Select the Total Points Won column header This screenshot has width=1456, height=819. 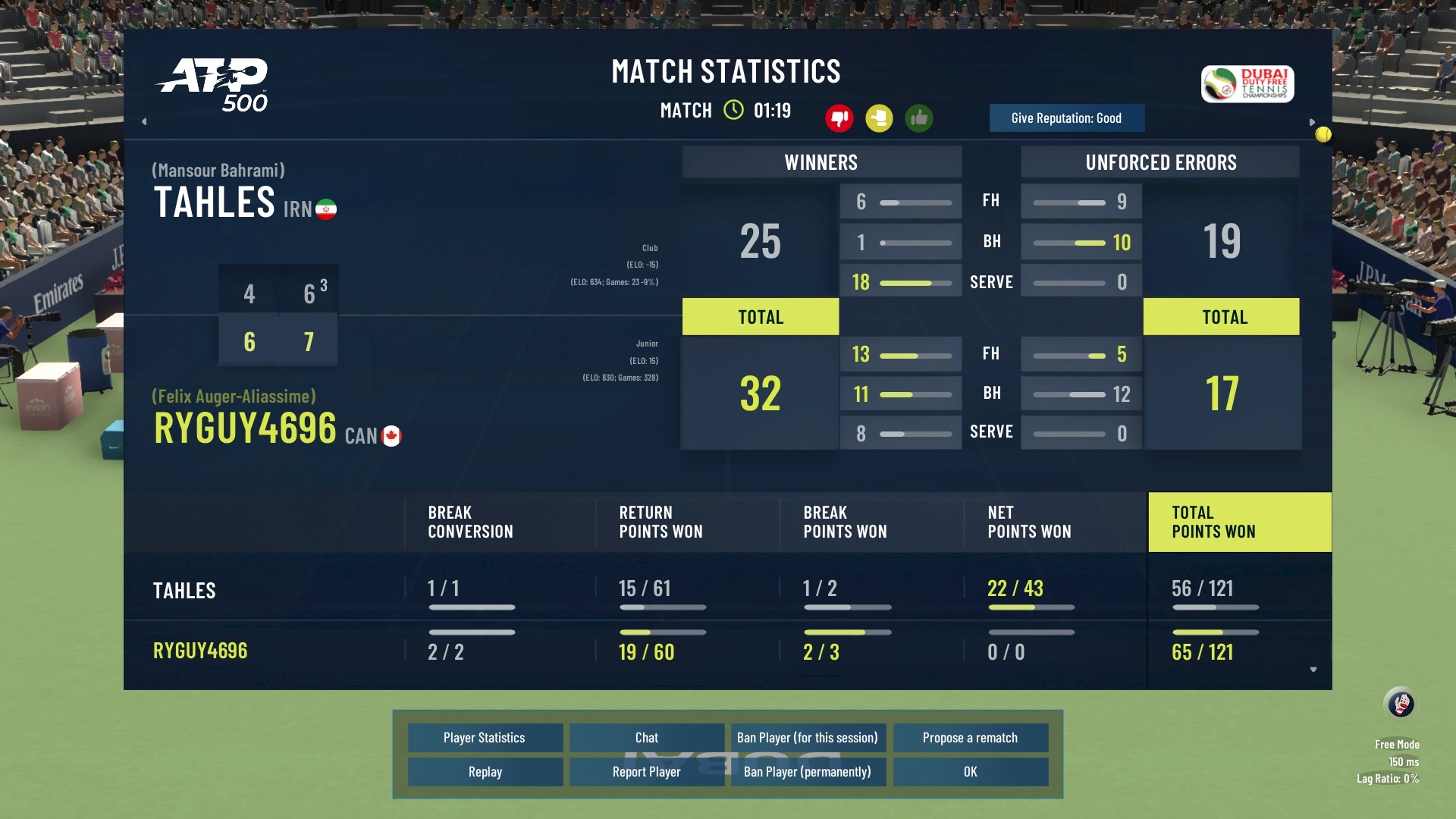point(1239,522)
